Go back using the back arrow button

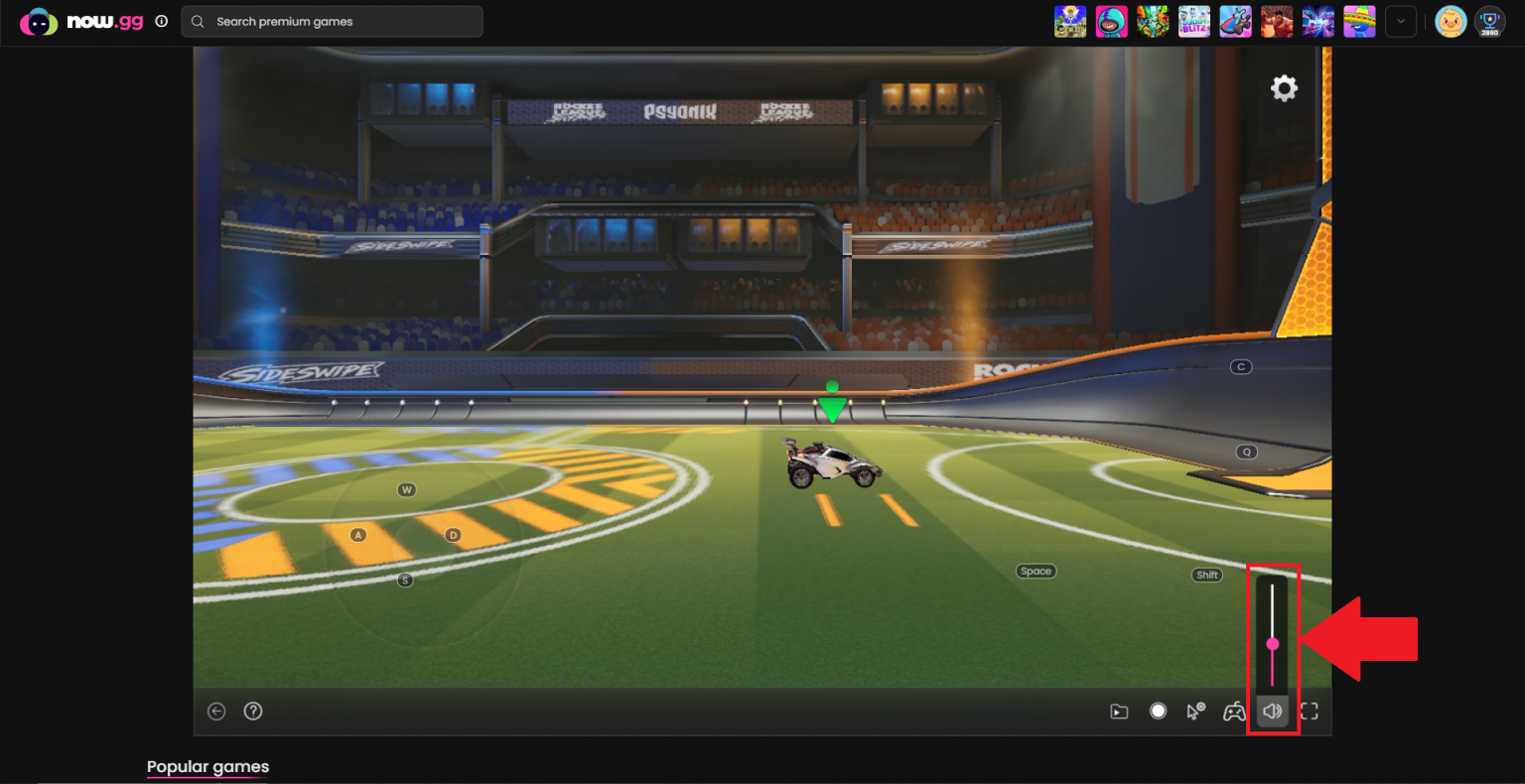(216, 711)
